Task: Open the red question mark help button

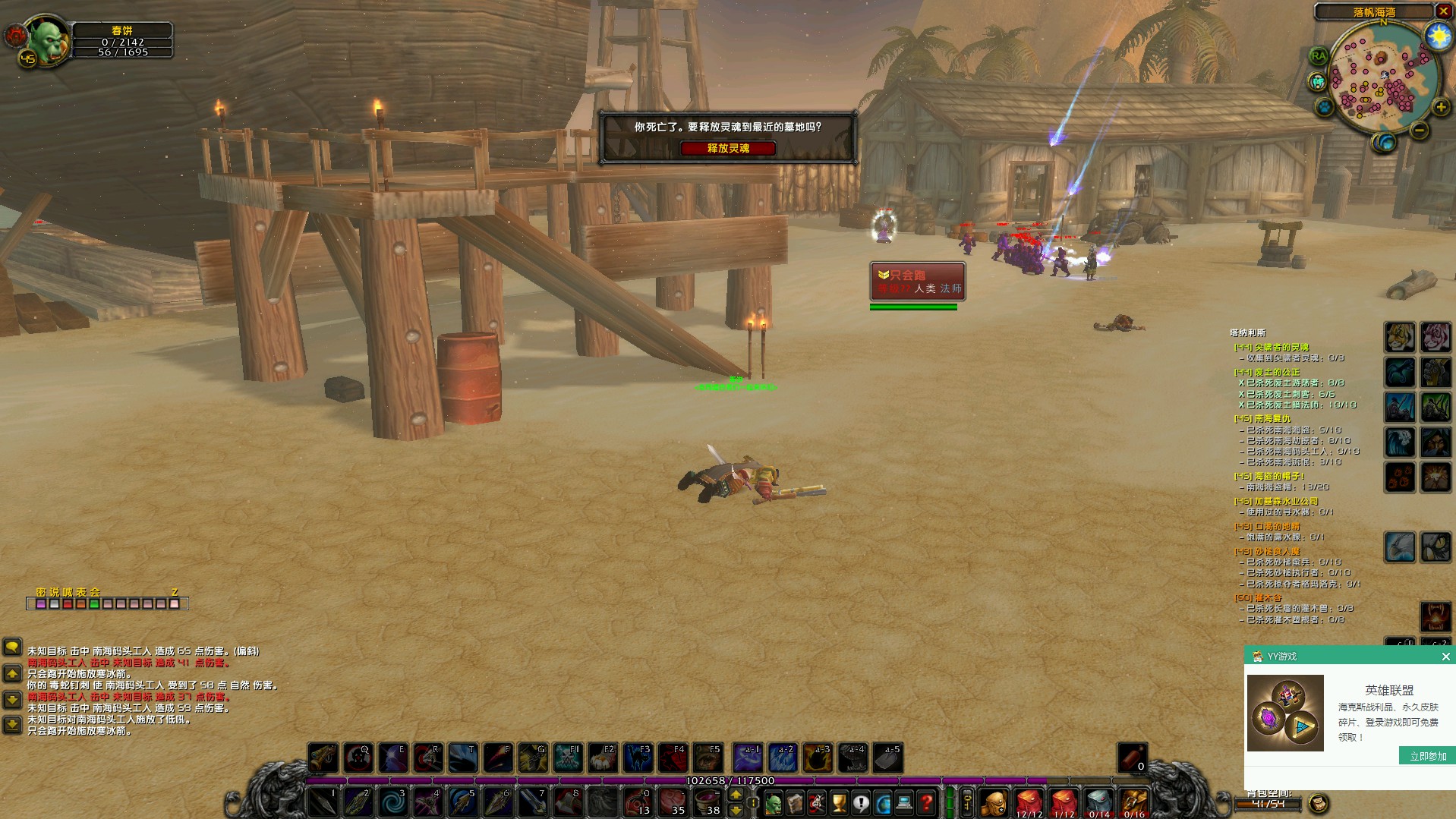Action: (x=926, y=802)
